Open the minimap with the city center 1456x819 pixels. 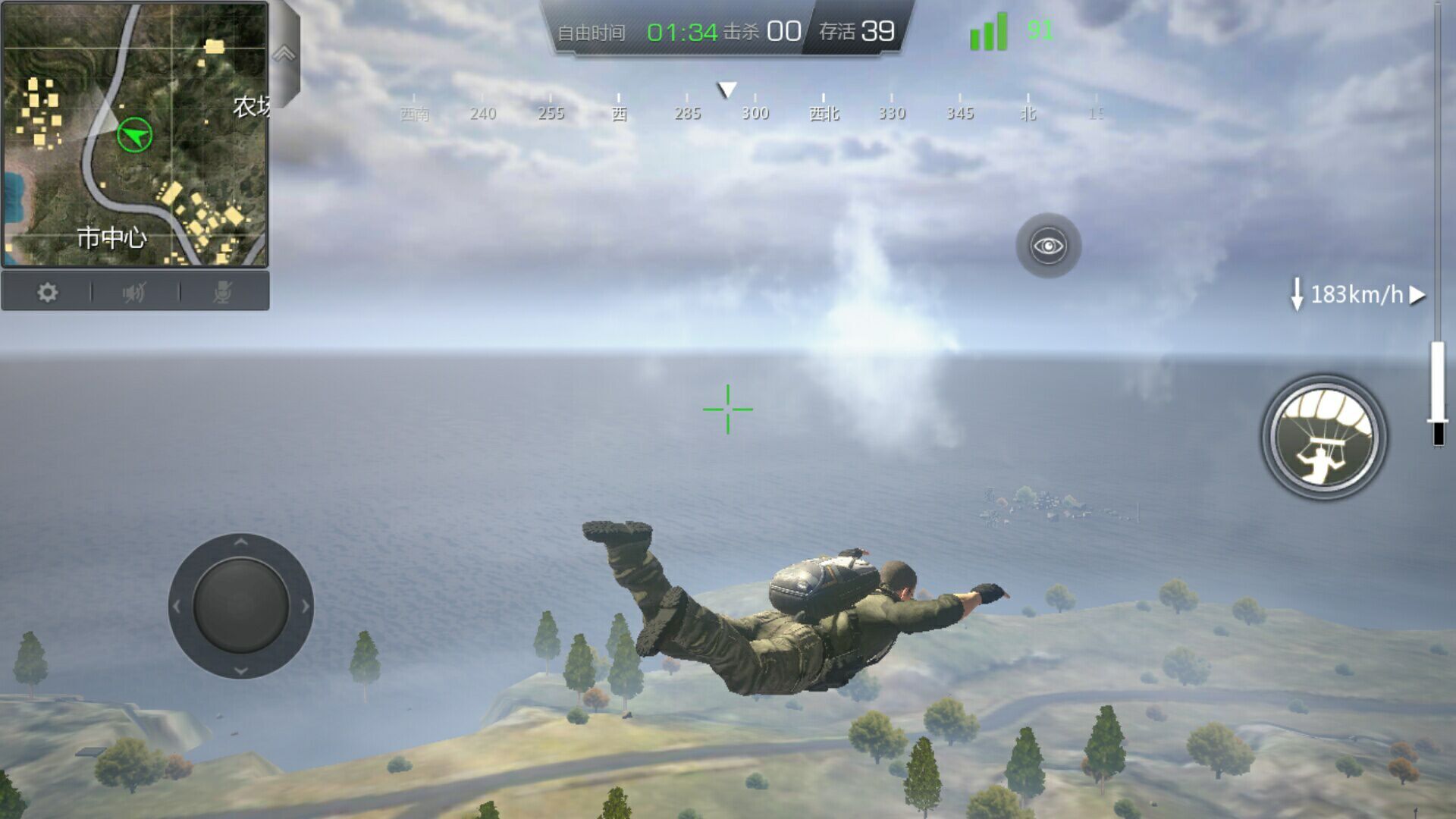(x=135, y=134)
